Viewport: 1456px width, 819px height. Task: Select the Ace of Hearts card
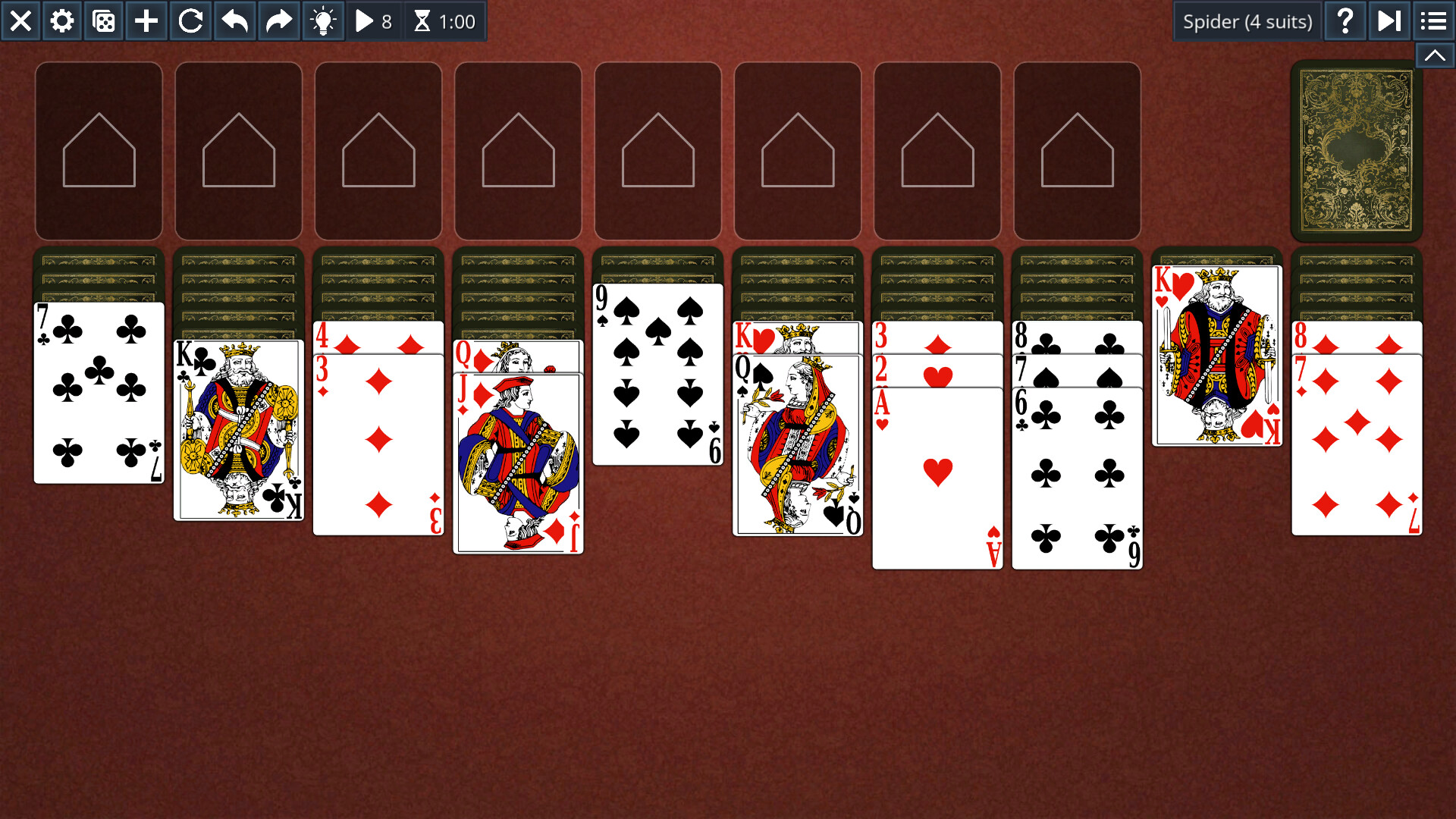coord(937,470)
